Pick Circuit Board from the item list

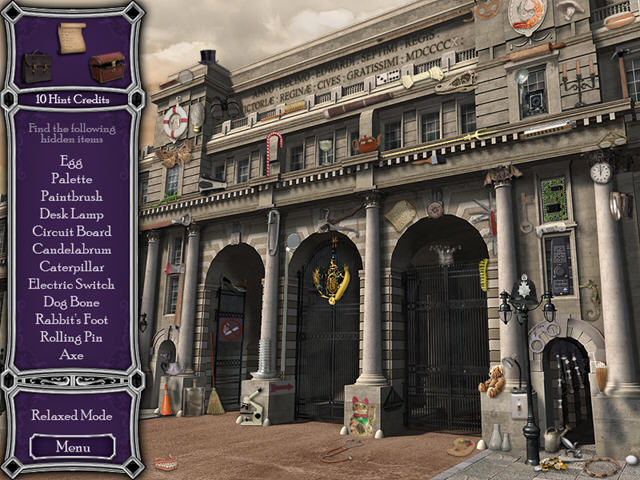point(72,231)
